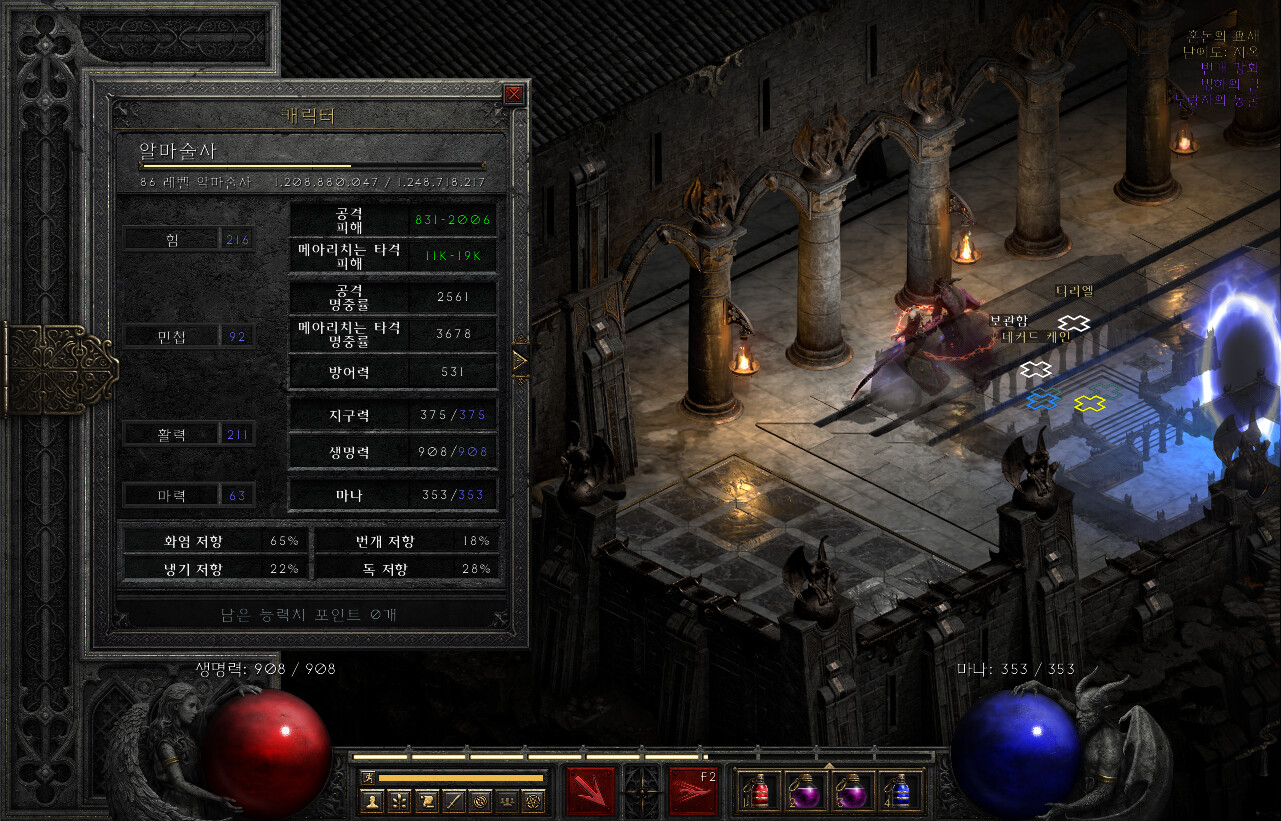
Task: Toggle the run/walk icon above the mini menu
Action: click(x=368, y=777)
